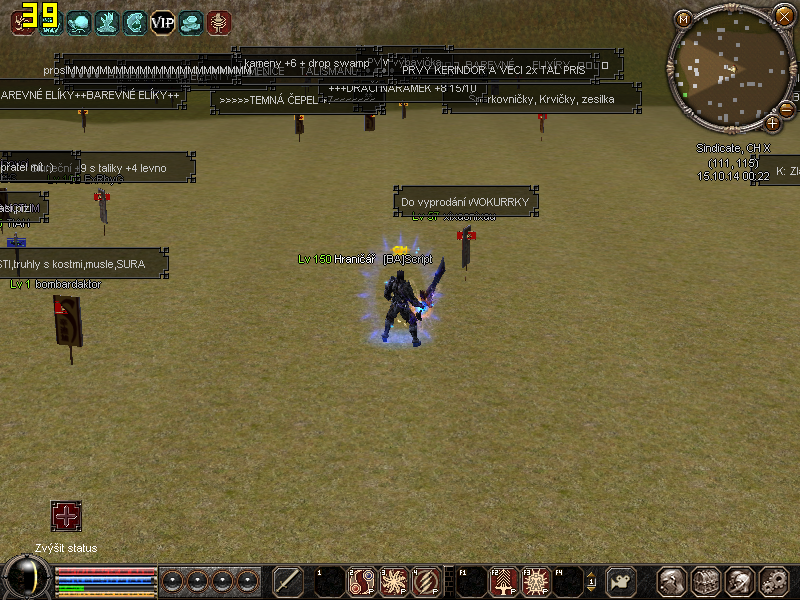800x600 pixels.
Task: Open the Do vyprodání WOKURRKY shop sign
Action: coord(466,202)
